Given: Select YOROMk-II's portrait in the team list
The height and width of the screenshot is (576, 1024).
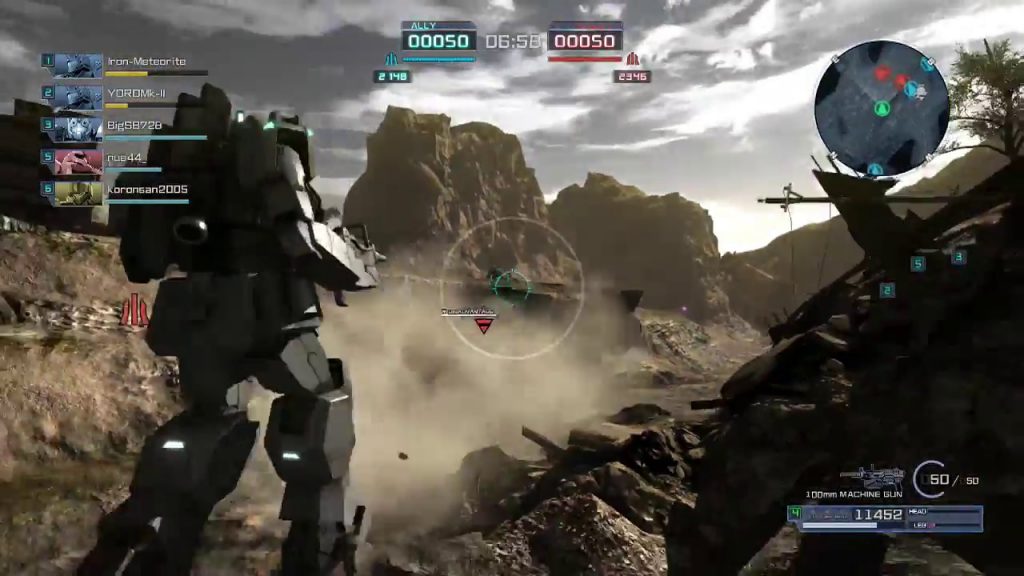Looking at the screenshot, I should 78,97.
